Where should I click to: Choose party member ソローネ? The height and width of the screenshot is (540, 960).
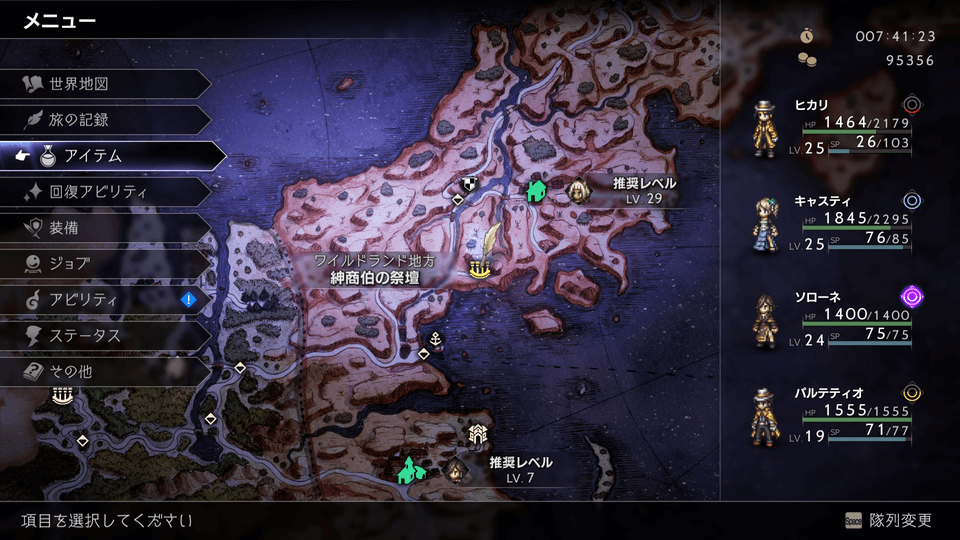click(840, 318)
